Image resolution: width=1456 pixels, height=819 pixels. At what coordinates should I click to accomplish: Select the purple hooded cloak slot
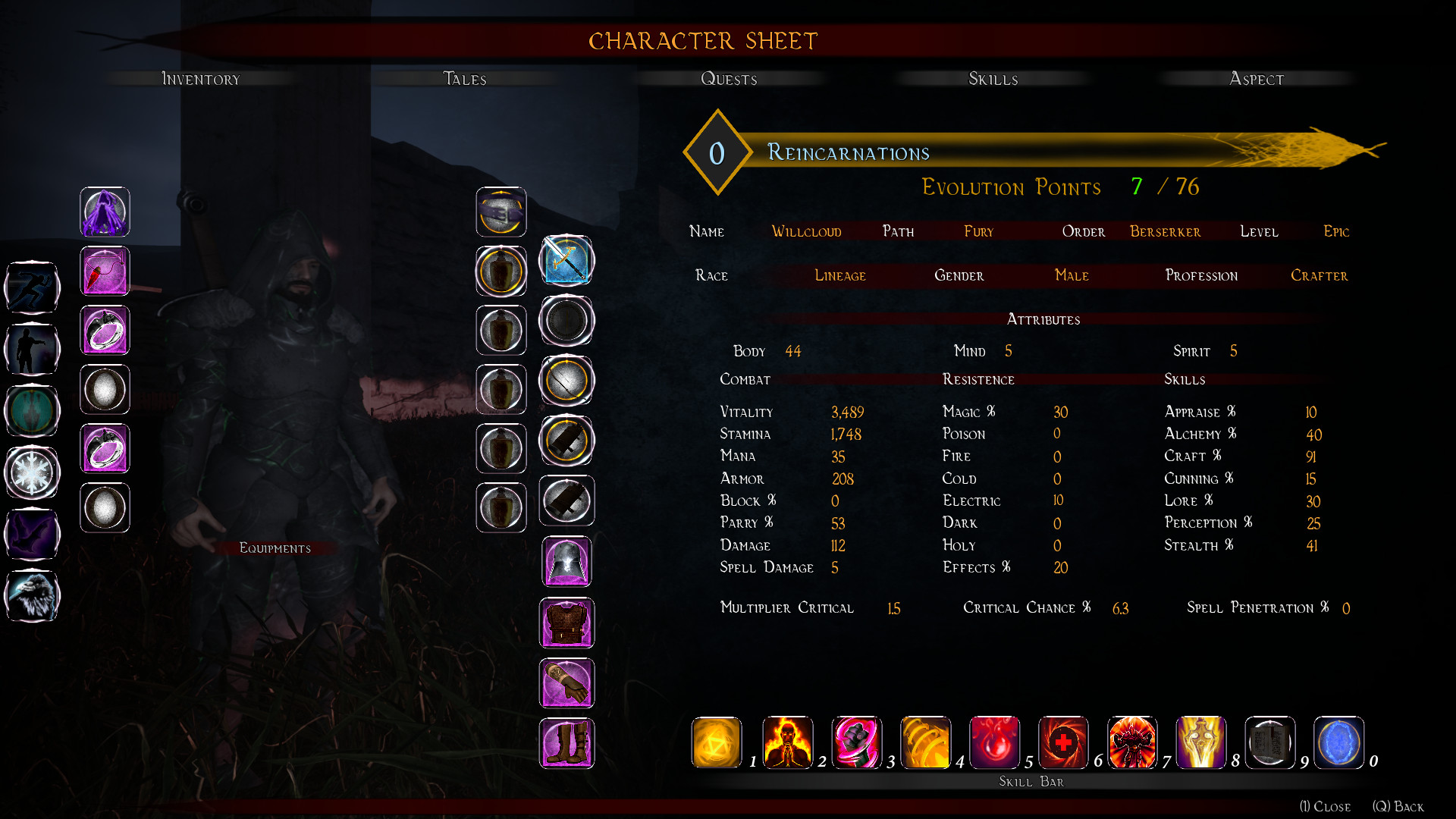click(x=105, y=212)
